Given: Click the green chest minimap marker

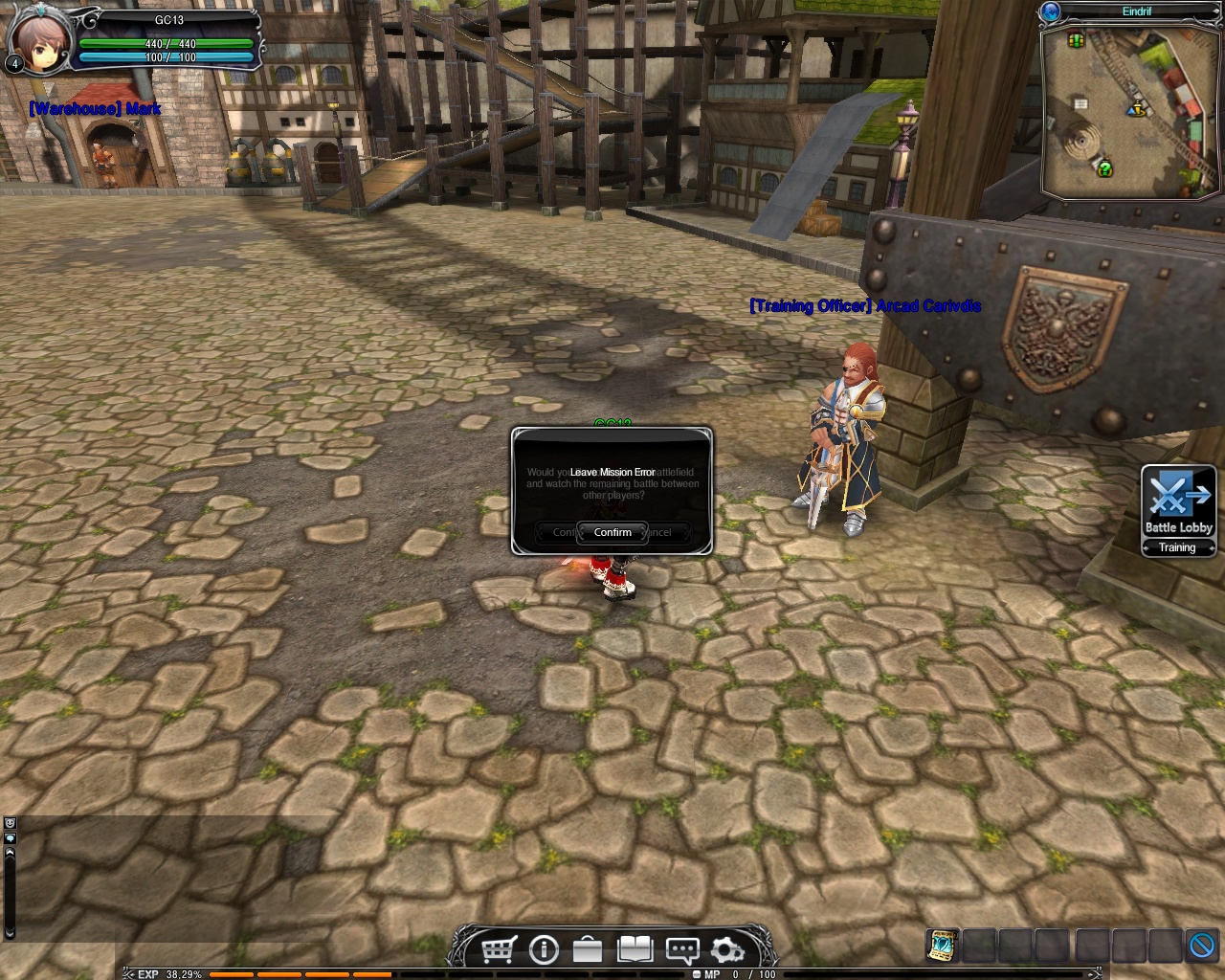Looking at the screenshot, I should [x=1077, y=41].
